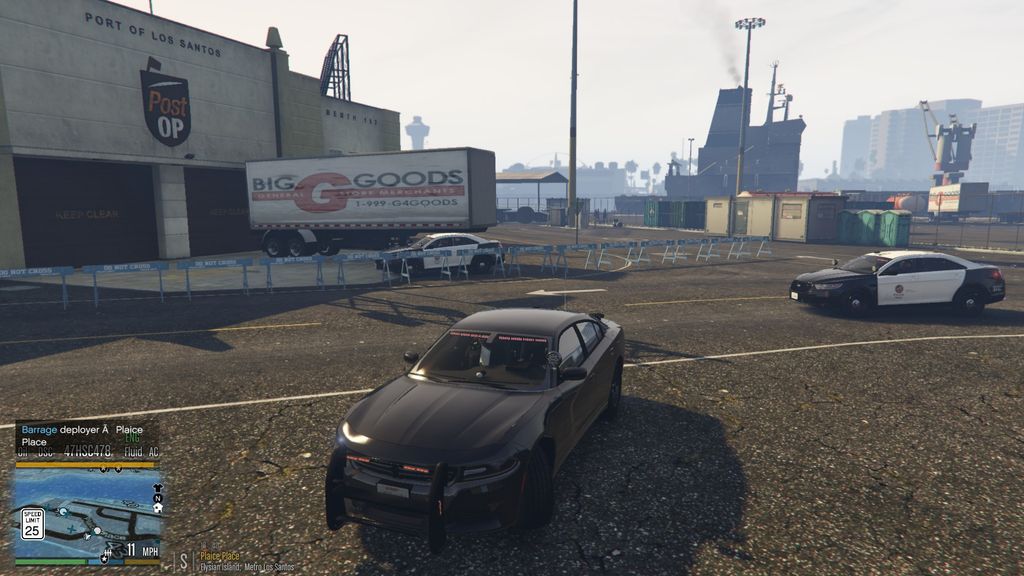The image size is (1024, 576).
Task: Select the house safehouse blip on minimap
Action: [157, 508]
